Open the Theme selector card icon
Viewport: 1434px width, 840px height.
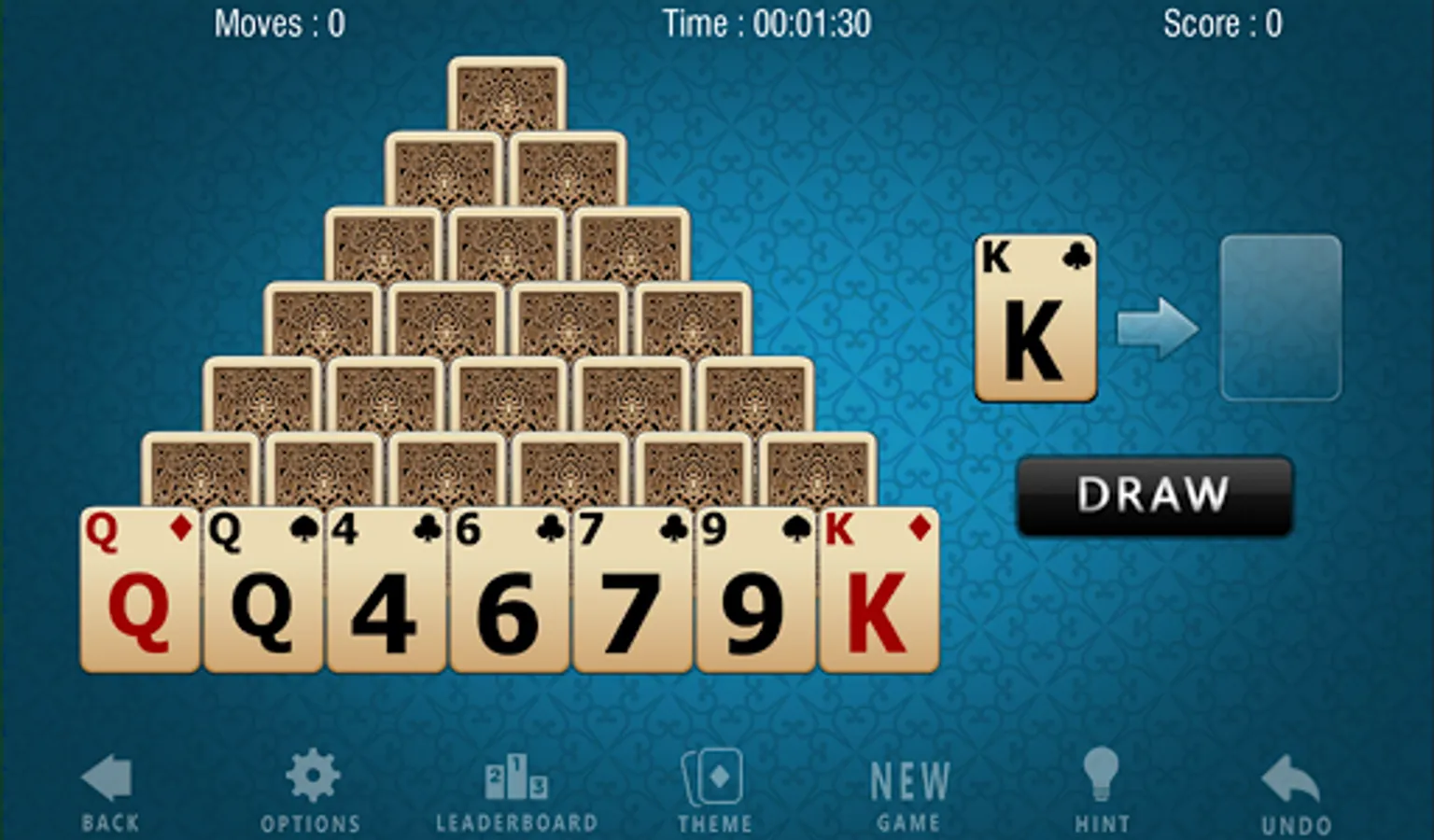click(x=714, y=779)
